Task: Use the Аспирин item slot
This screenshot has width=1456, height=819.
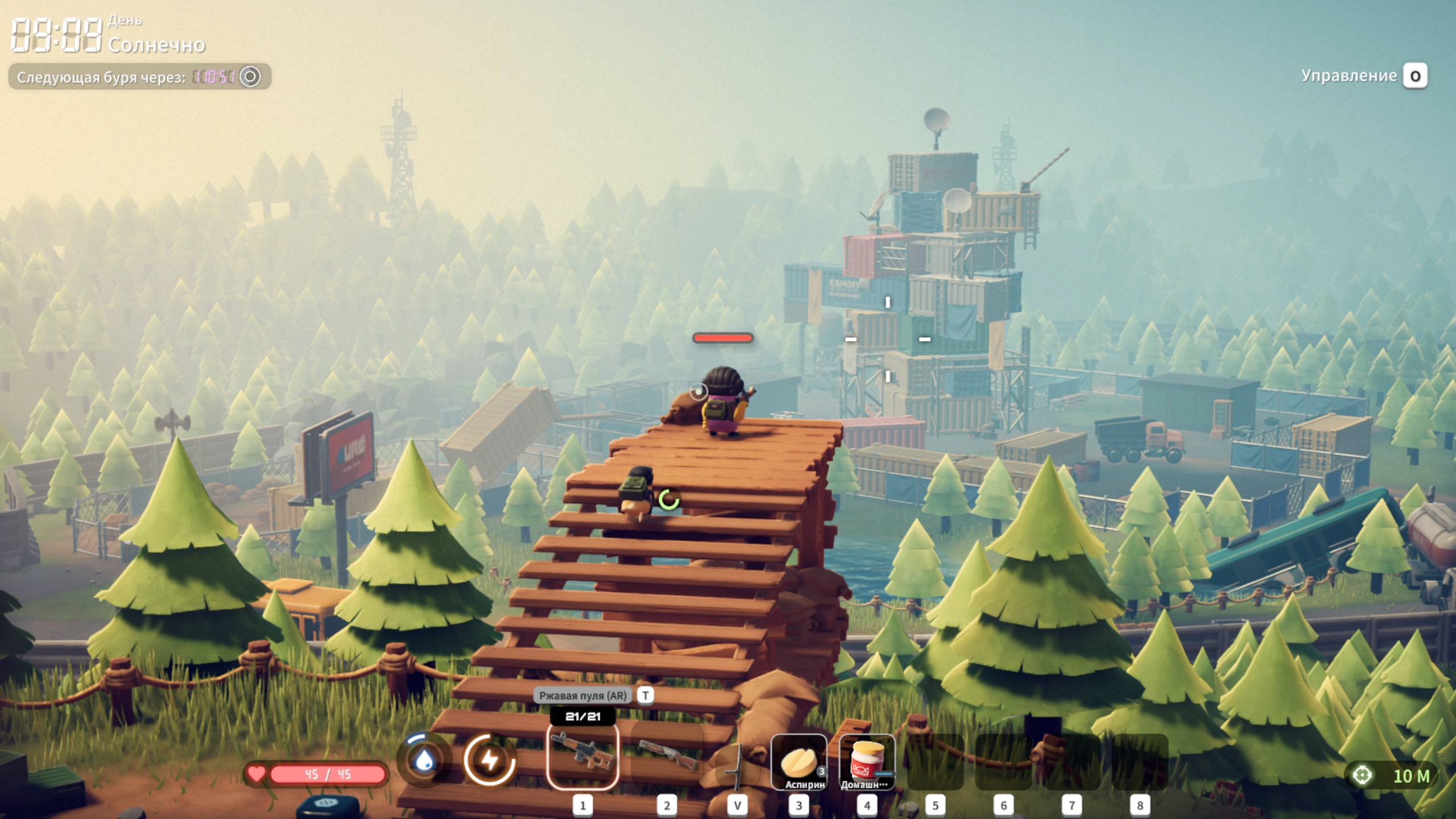Action: click(799, 762)
